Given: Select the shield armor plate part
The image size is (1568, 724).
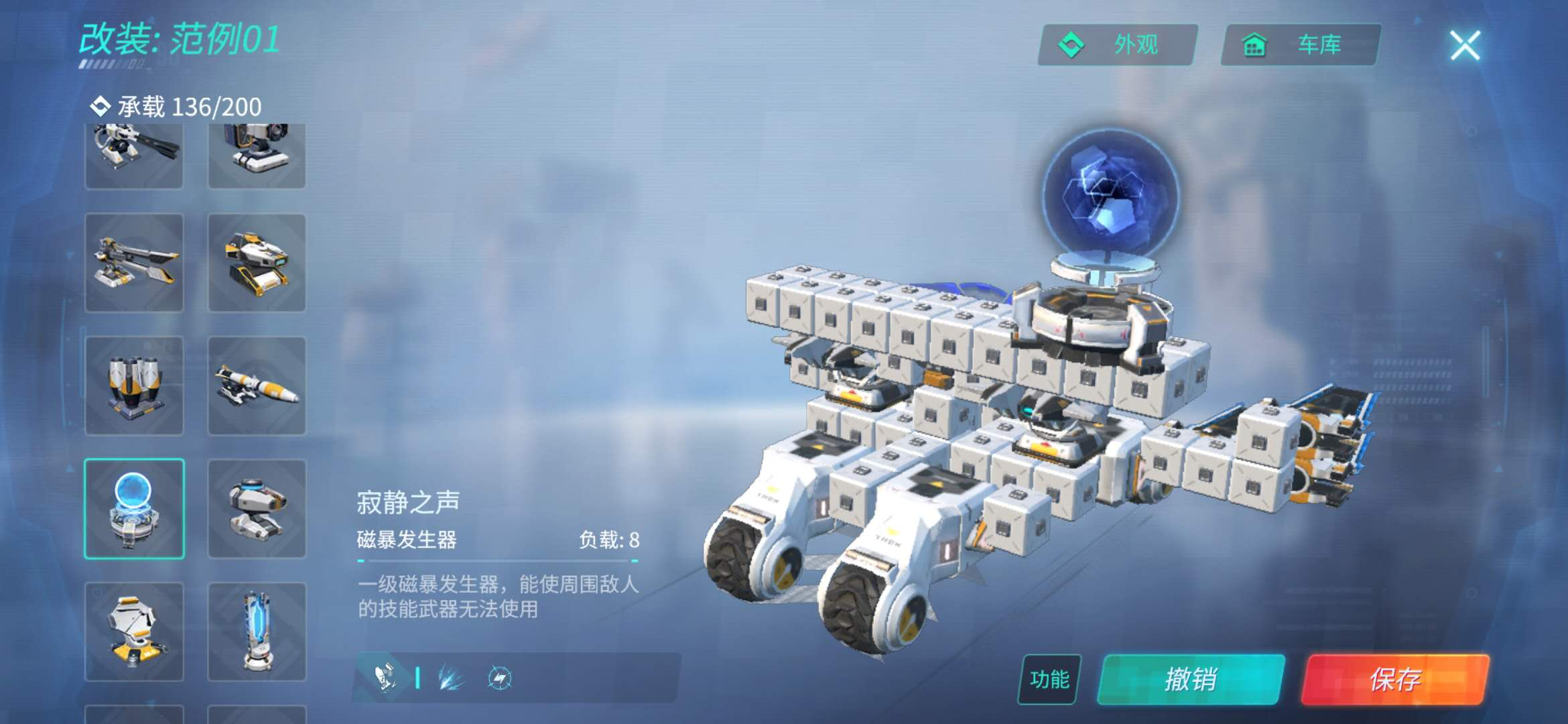Looking at the screenshot, I should point(134,631).
